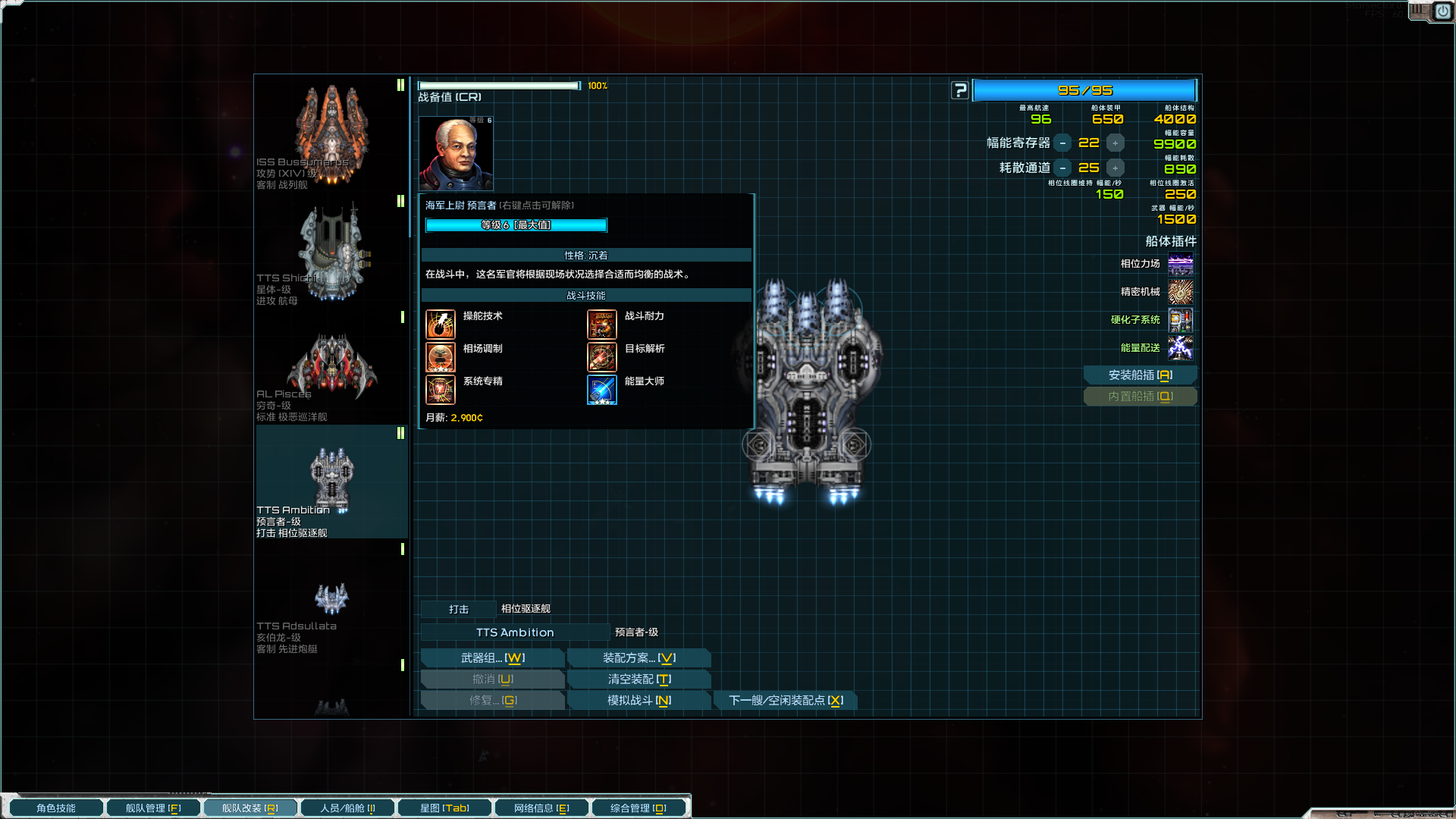Image resolution: width=1456 pixels, height=819 pixels.
Task: Open the 武器组 weapon groups panel
Action: coord(492,658)
